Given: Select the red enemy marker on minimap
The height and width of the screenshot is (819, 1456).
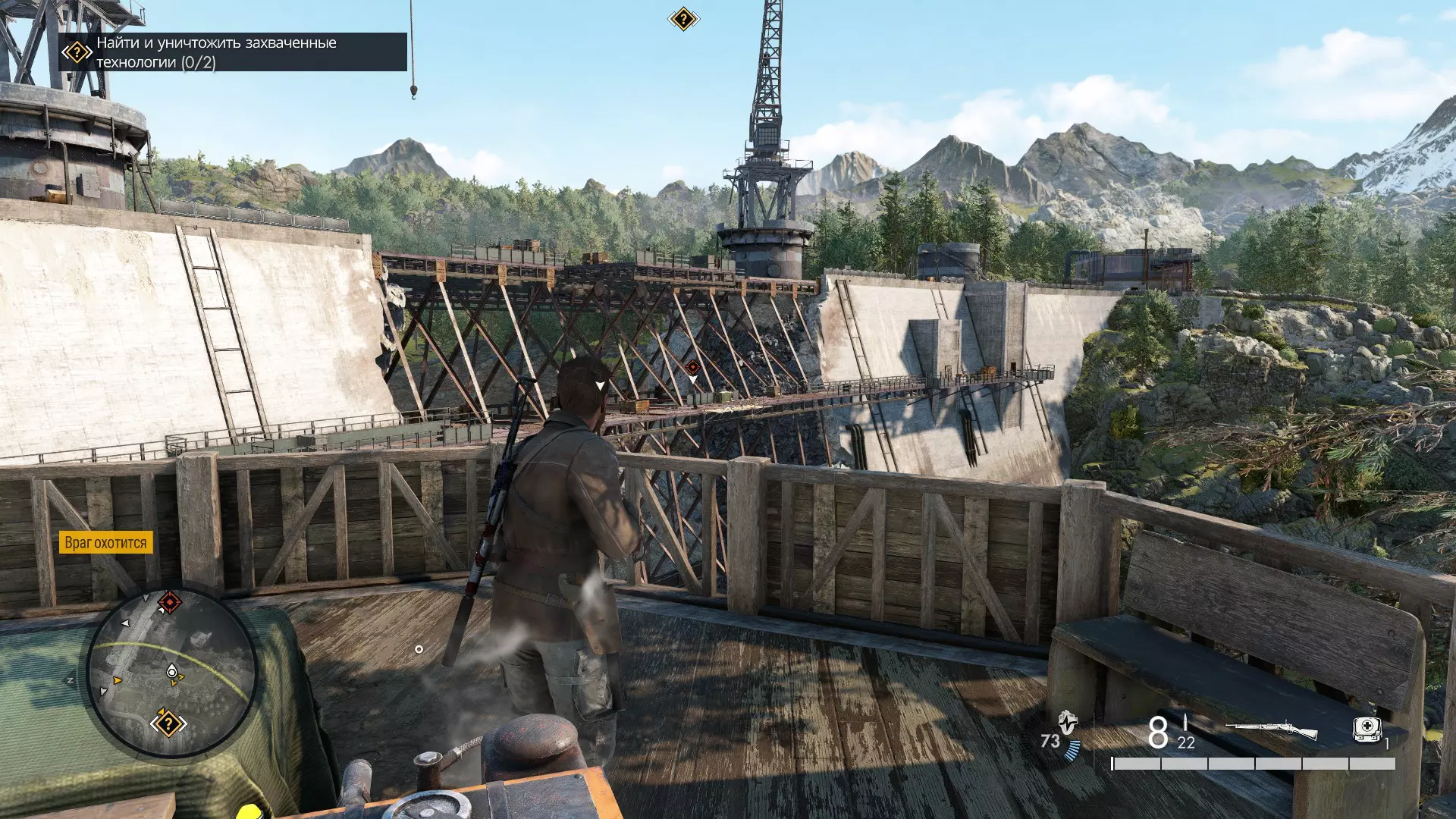Looking at the screenshot, I should pos(169,603).
